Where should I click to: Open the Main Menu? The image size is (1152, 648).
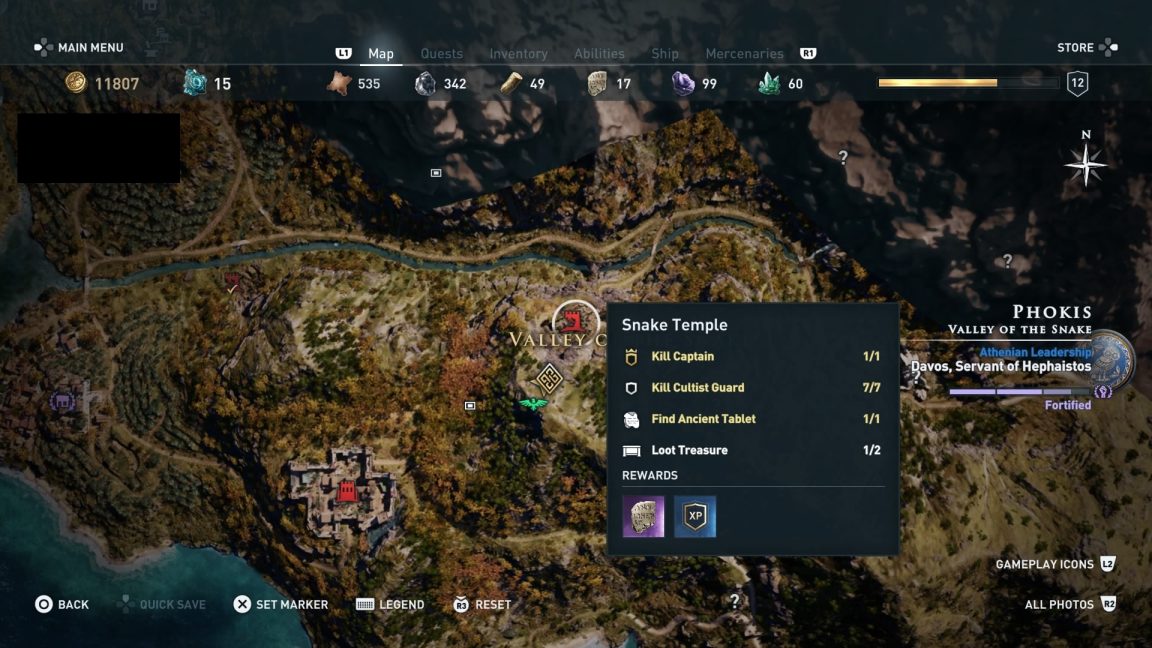80,47
